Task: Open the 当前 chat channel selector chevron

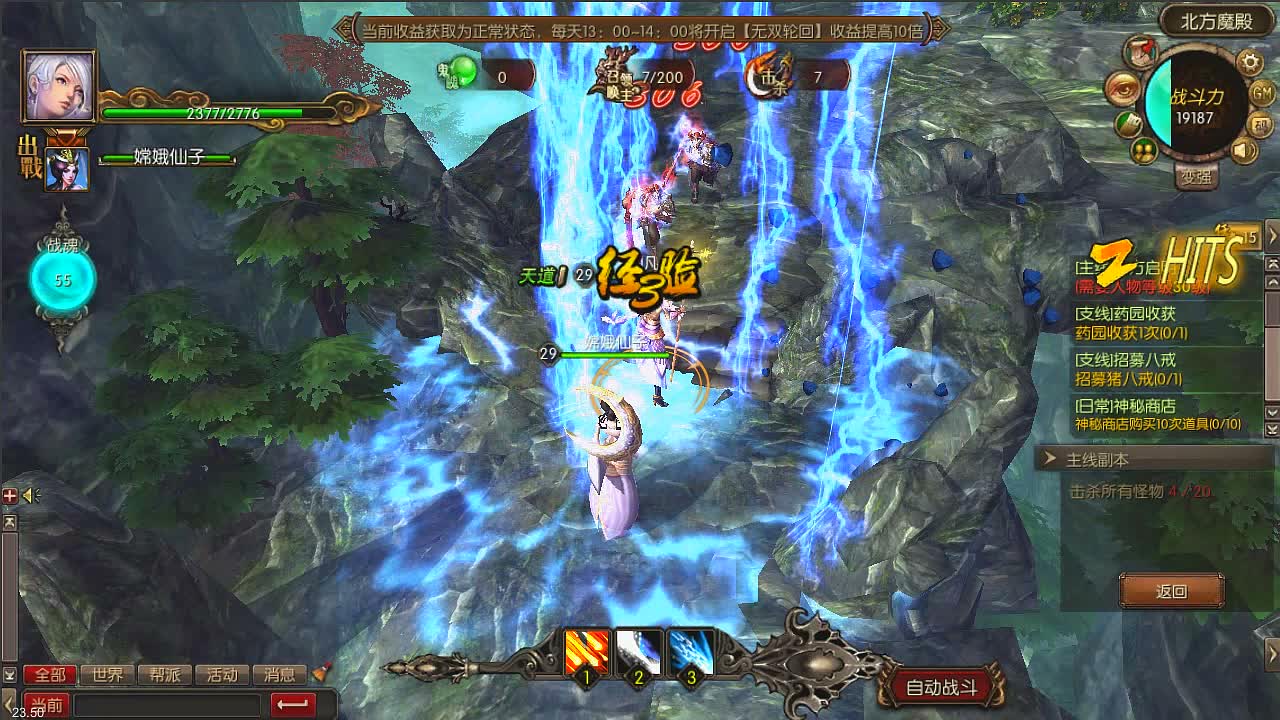Action: pos(47,703)
